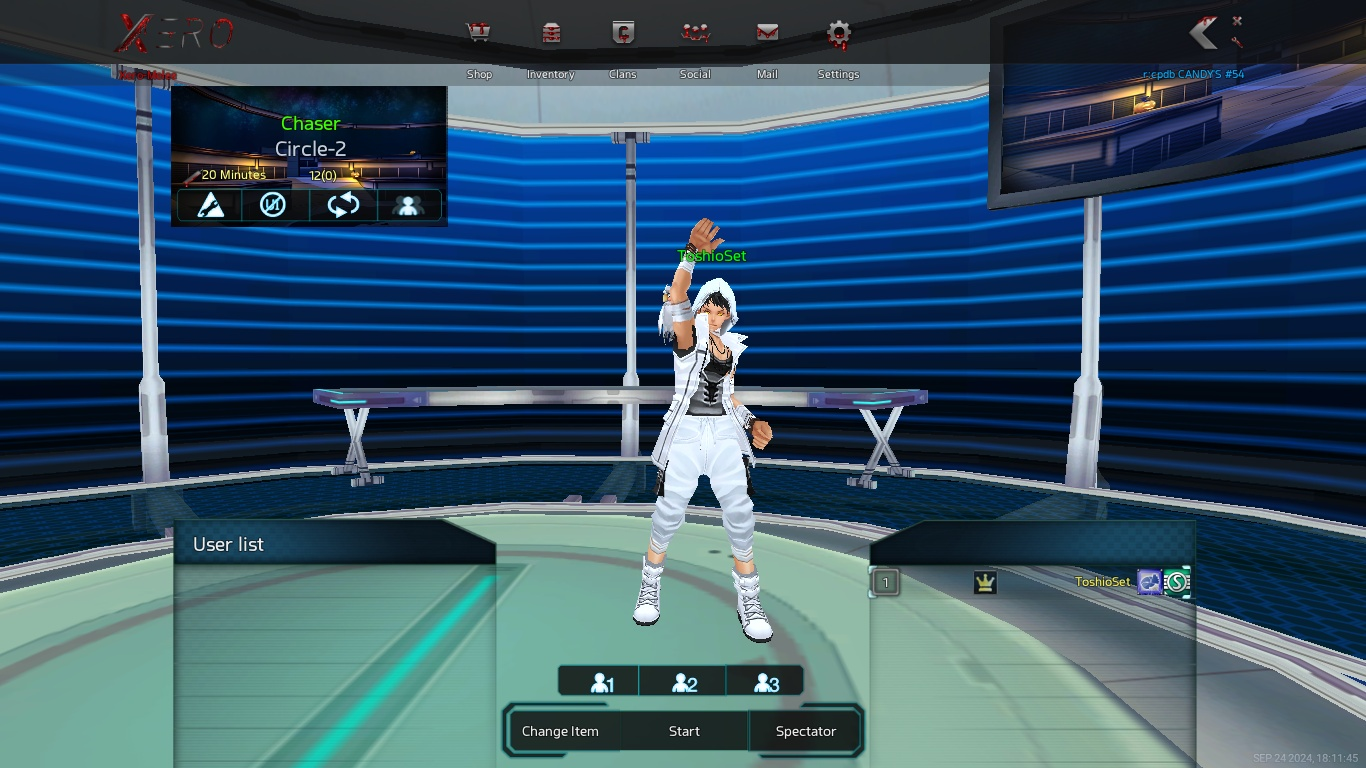Click the crossed-out circle room icon
The width and height of the screenshot is (1366, 768).
coord(273,205)
